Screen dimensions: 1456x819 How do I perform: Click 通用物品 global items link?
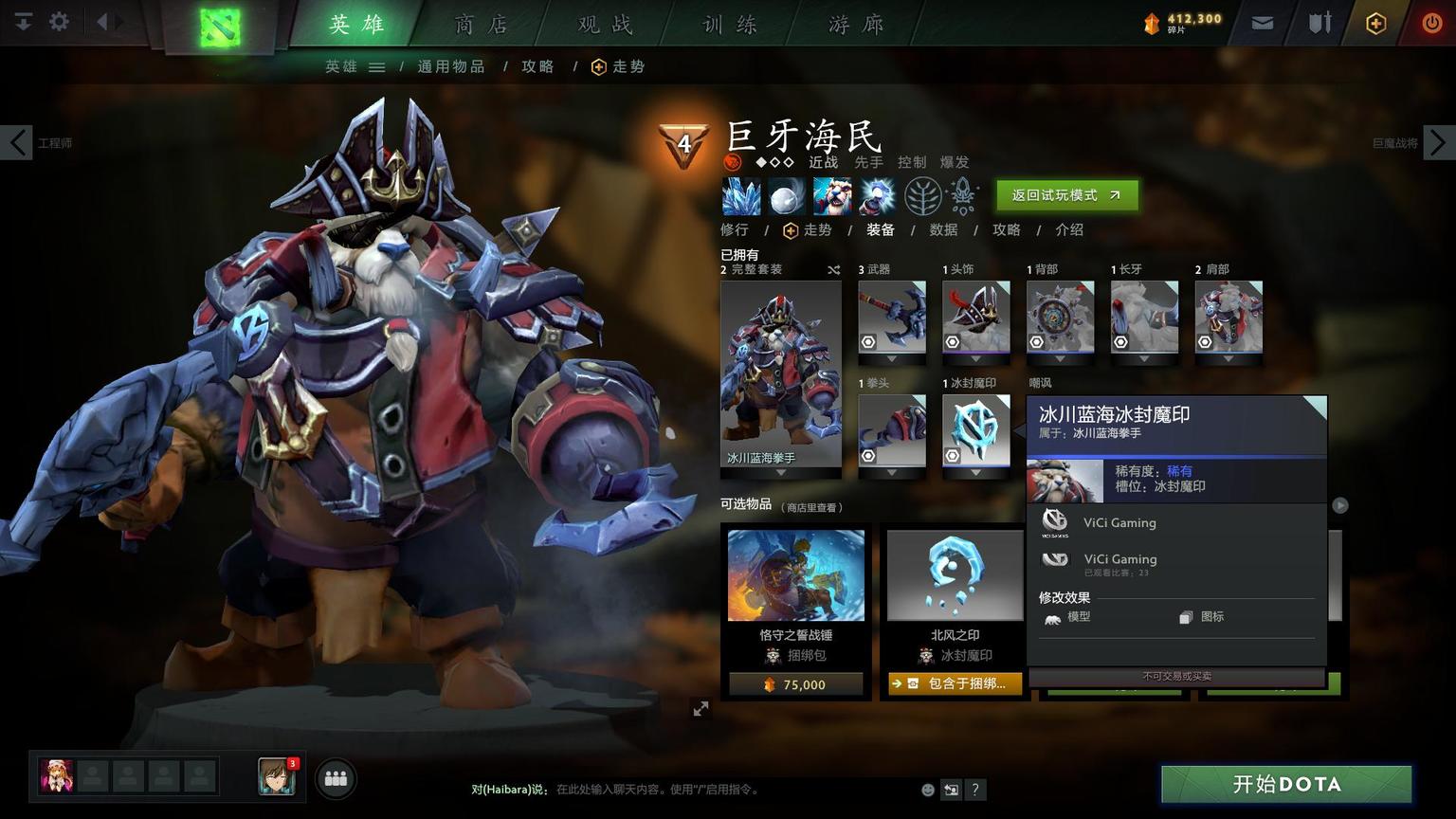pos(451,66)
